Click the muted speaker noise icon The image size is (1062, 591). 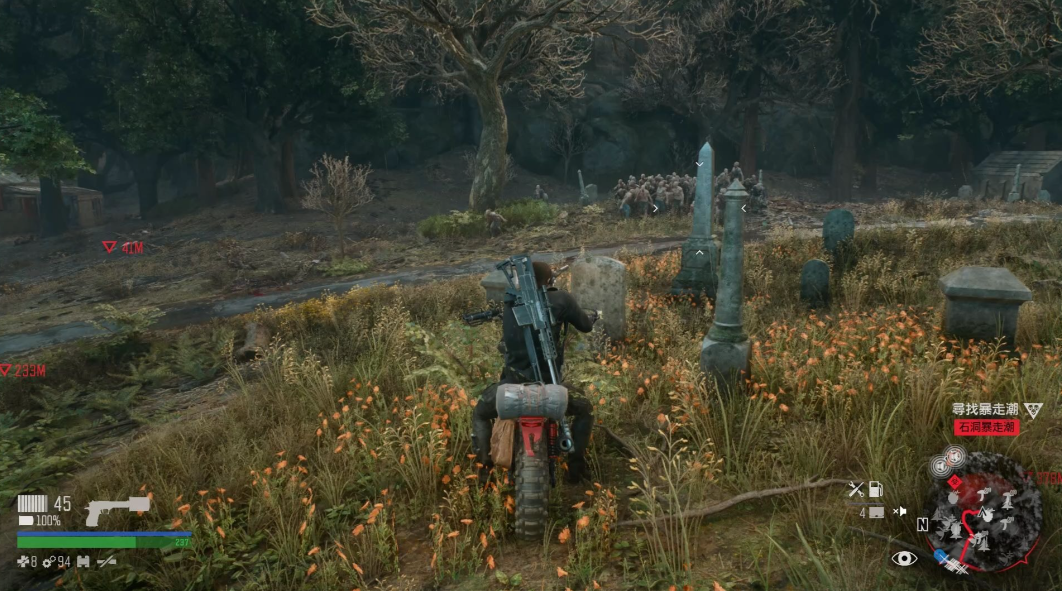click(x=900, y=511)
